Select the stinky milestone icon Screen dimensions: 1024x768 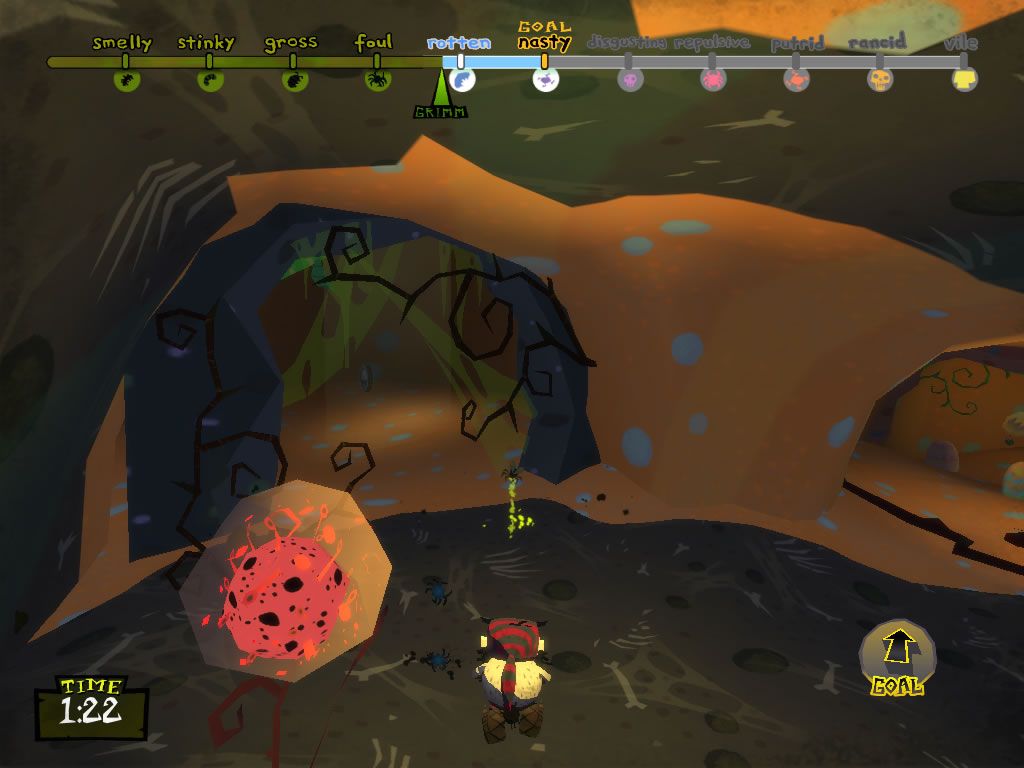[x=210, y=80]
